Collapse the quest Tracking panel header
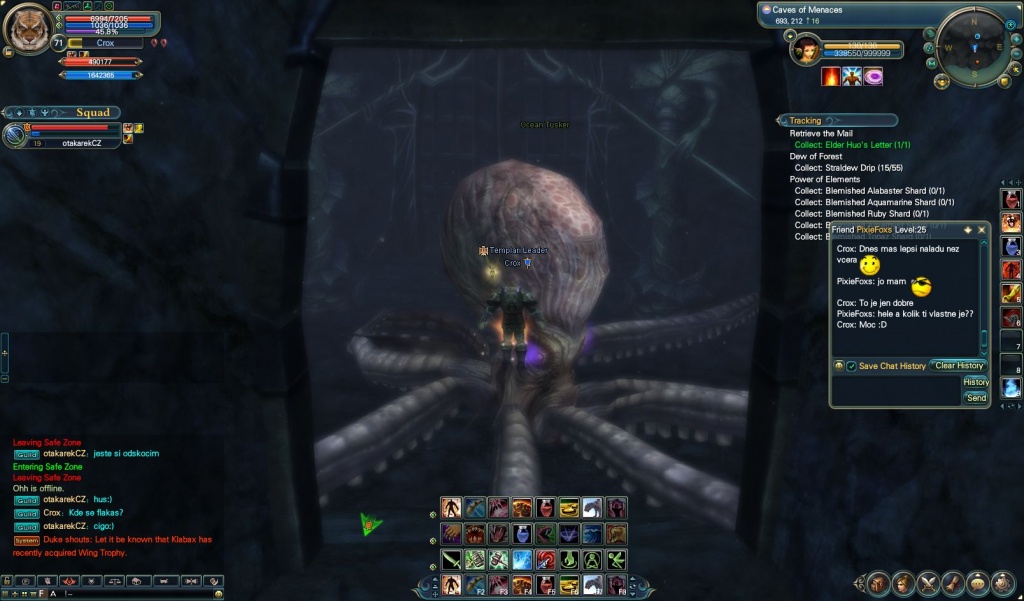Image resolution: width=1024 pixels, height=601 pixels. point(806,120)
